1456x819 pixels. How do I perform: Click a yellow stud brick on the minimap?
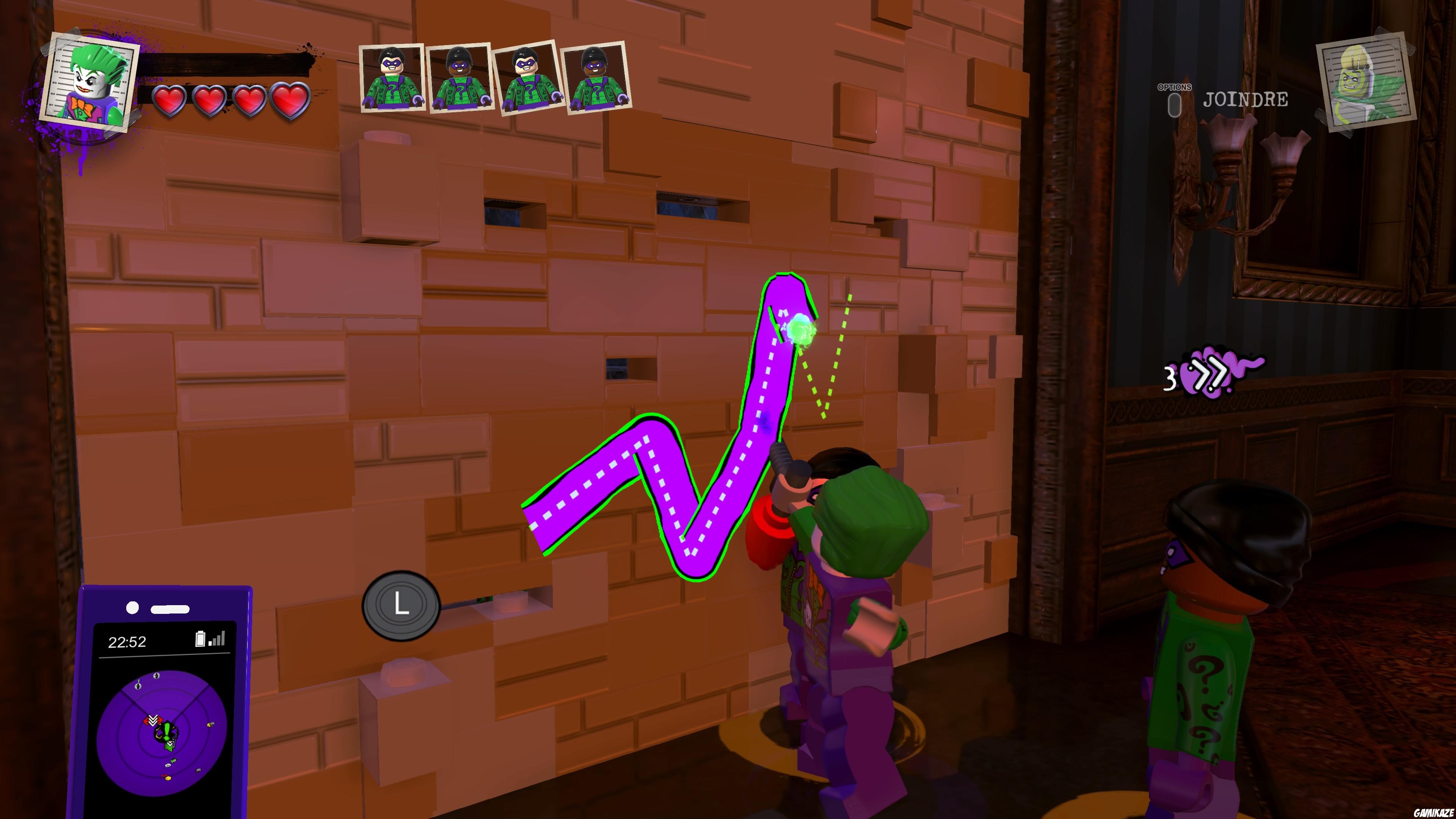(168, 778)
